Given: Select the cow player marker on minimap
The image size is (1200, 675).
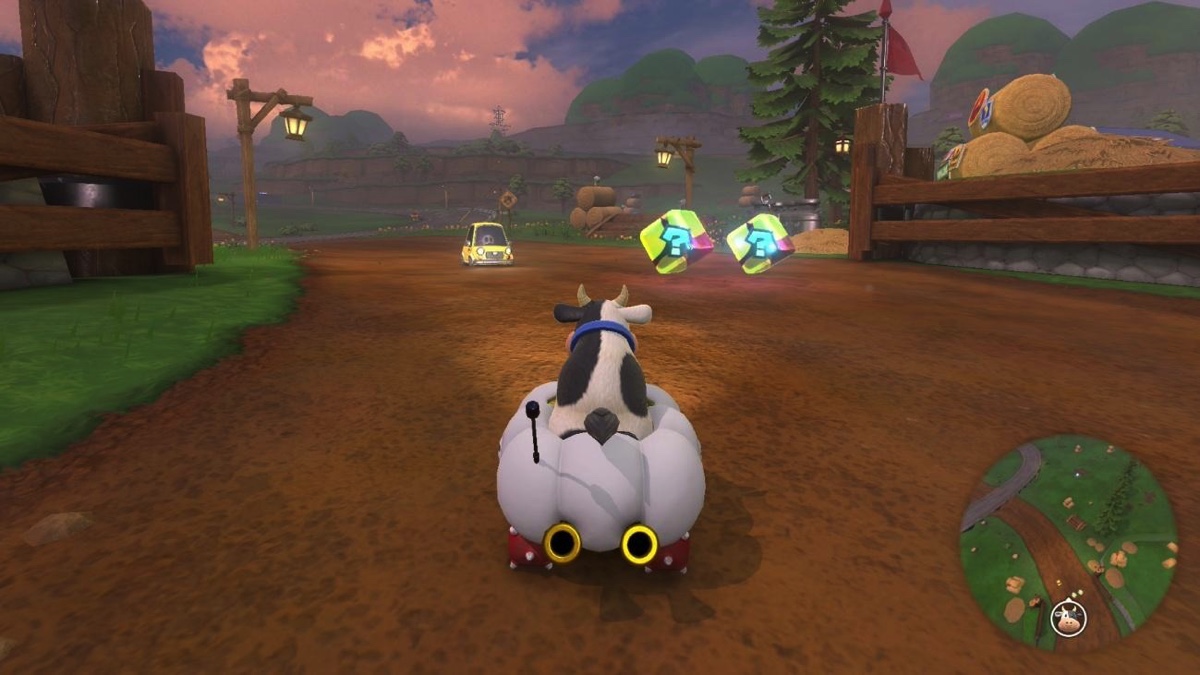Looking at the screenshot, I should 1069,619.
